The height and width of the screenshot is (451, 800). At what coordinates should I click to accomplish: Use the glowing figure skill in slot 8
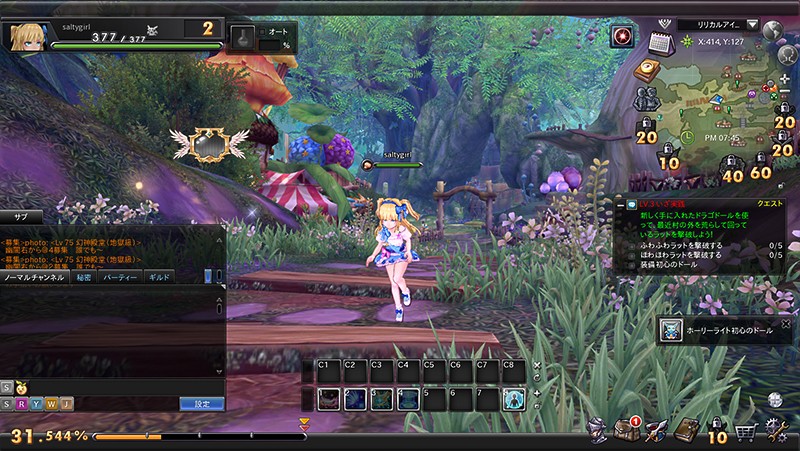point(513,399)
